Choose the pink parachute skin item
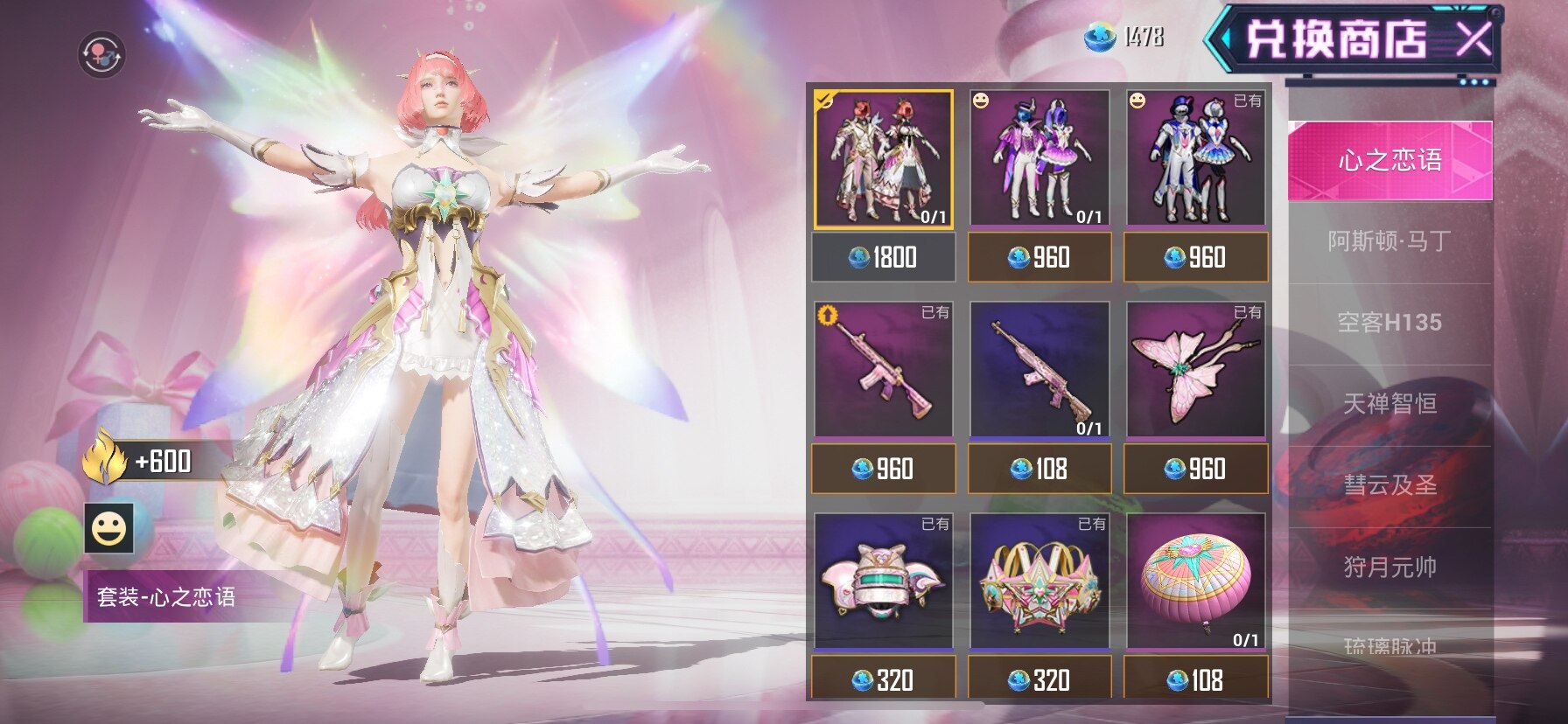 coord(1195,581)
